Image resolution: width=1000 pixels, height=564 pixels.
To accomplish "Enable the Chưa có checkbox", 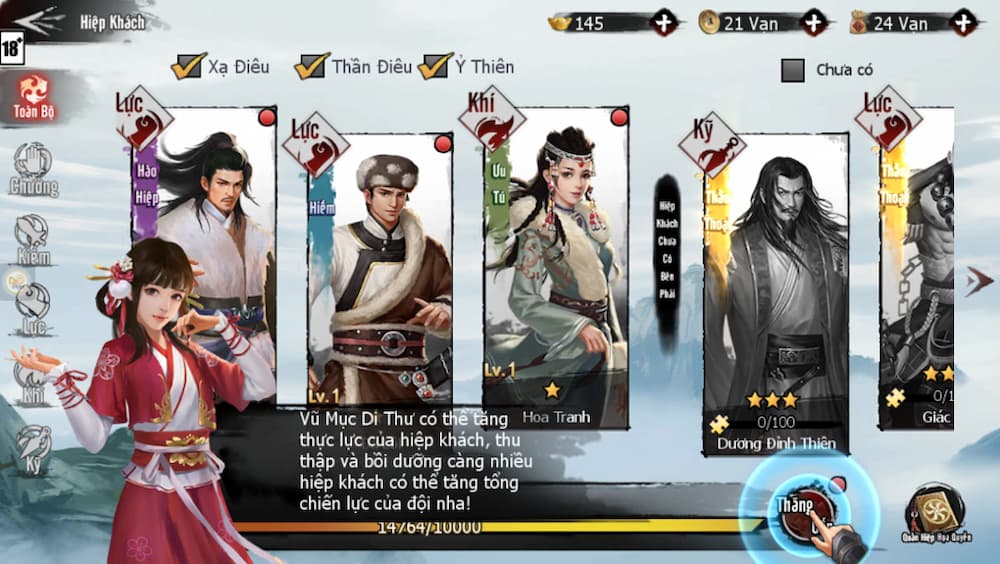I will tap(793, 70).
